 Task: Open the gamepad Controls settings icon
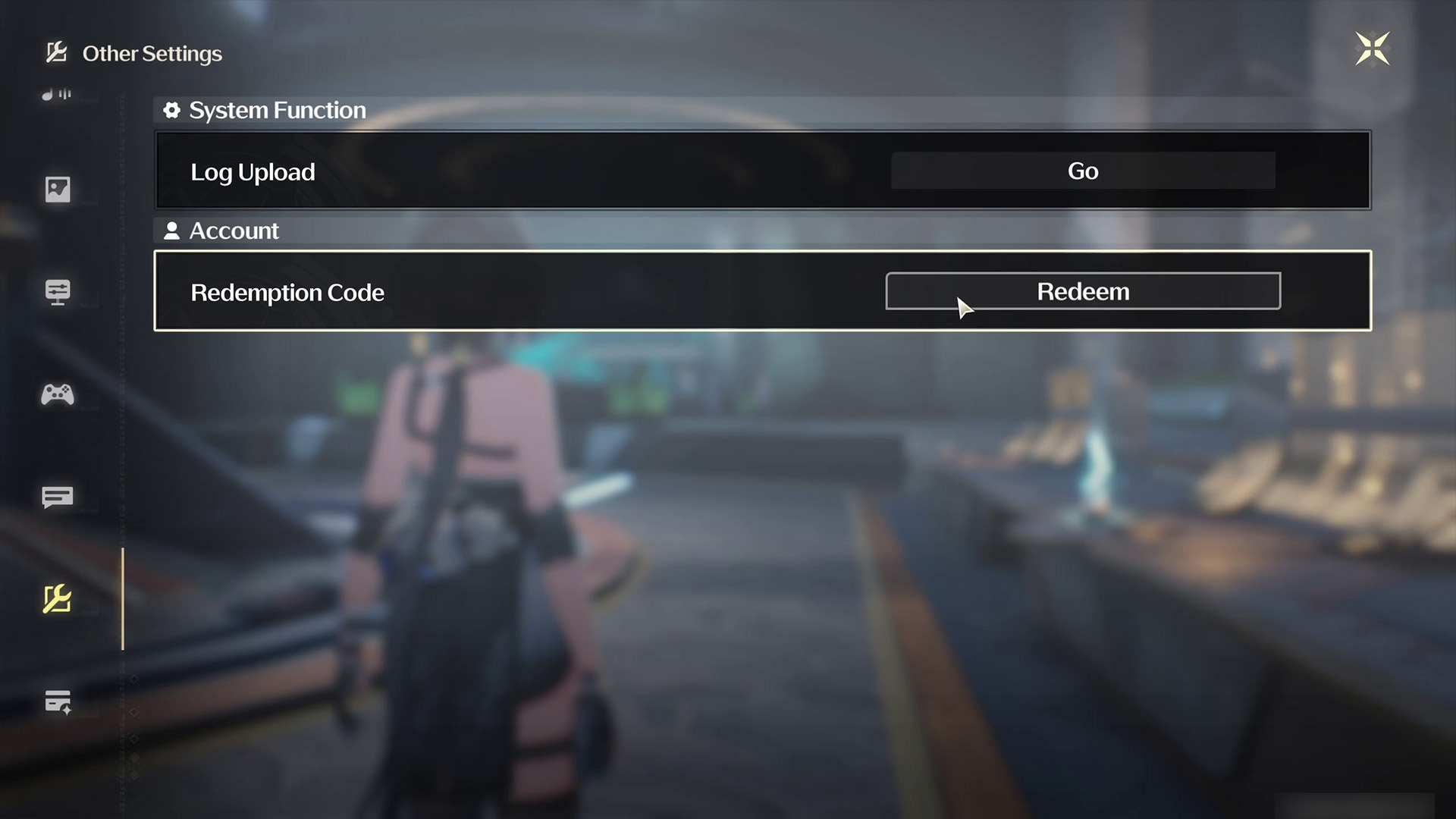[x=57, y=394]
